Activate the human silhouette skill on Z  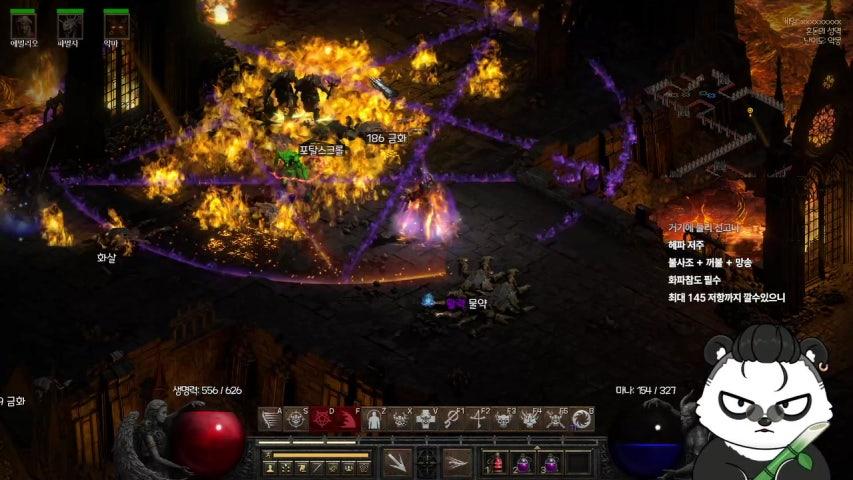(x=374, y=420)
